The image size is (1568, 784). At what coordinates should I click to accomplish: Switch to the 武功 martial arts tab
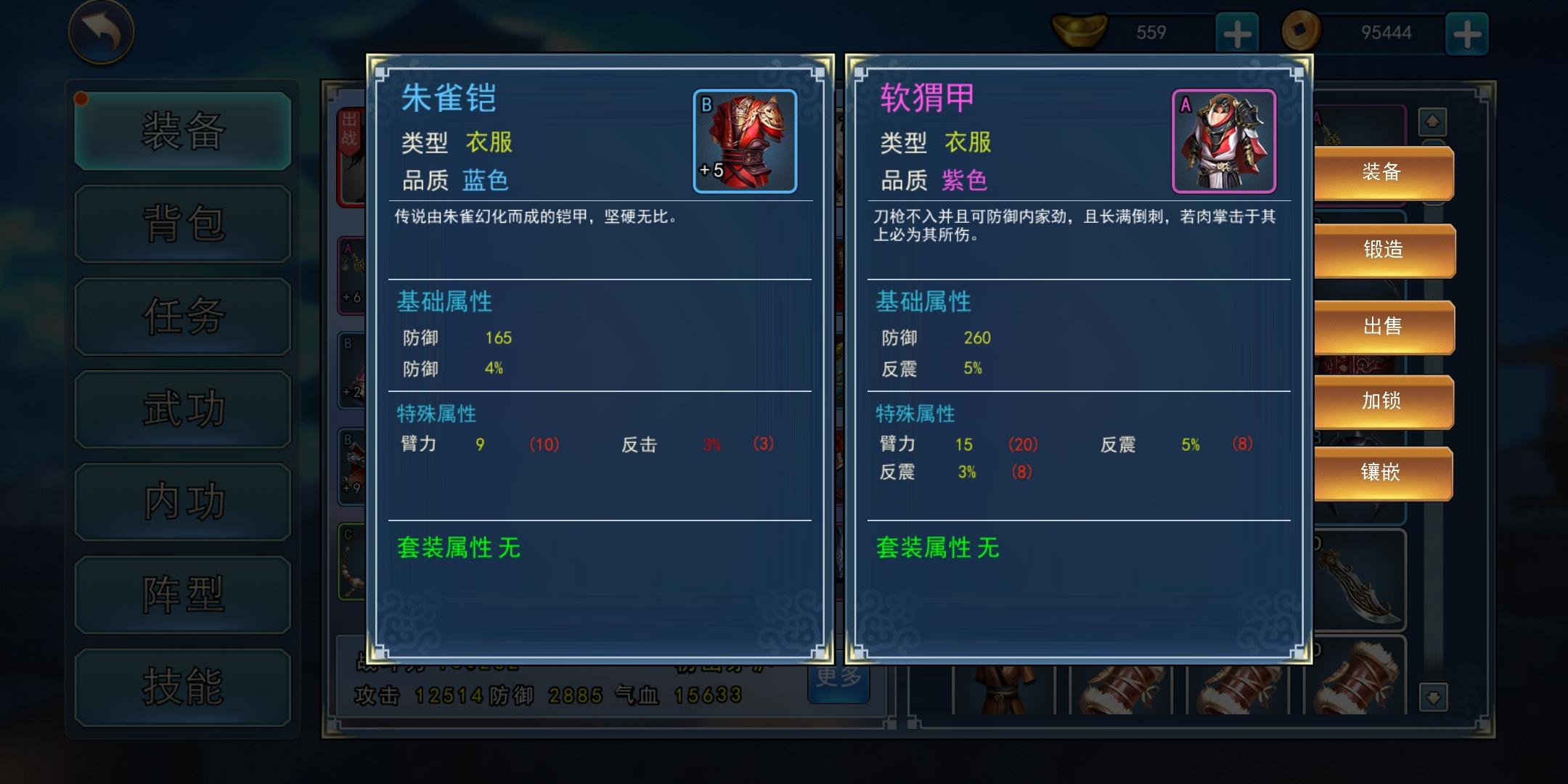pyautogui.click(x=182, y=408)
